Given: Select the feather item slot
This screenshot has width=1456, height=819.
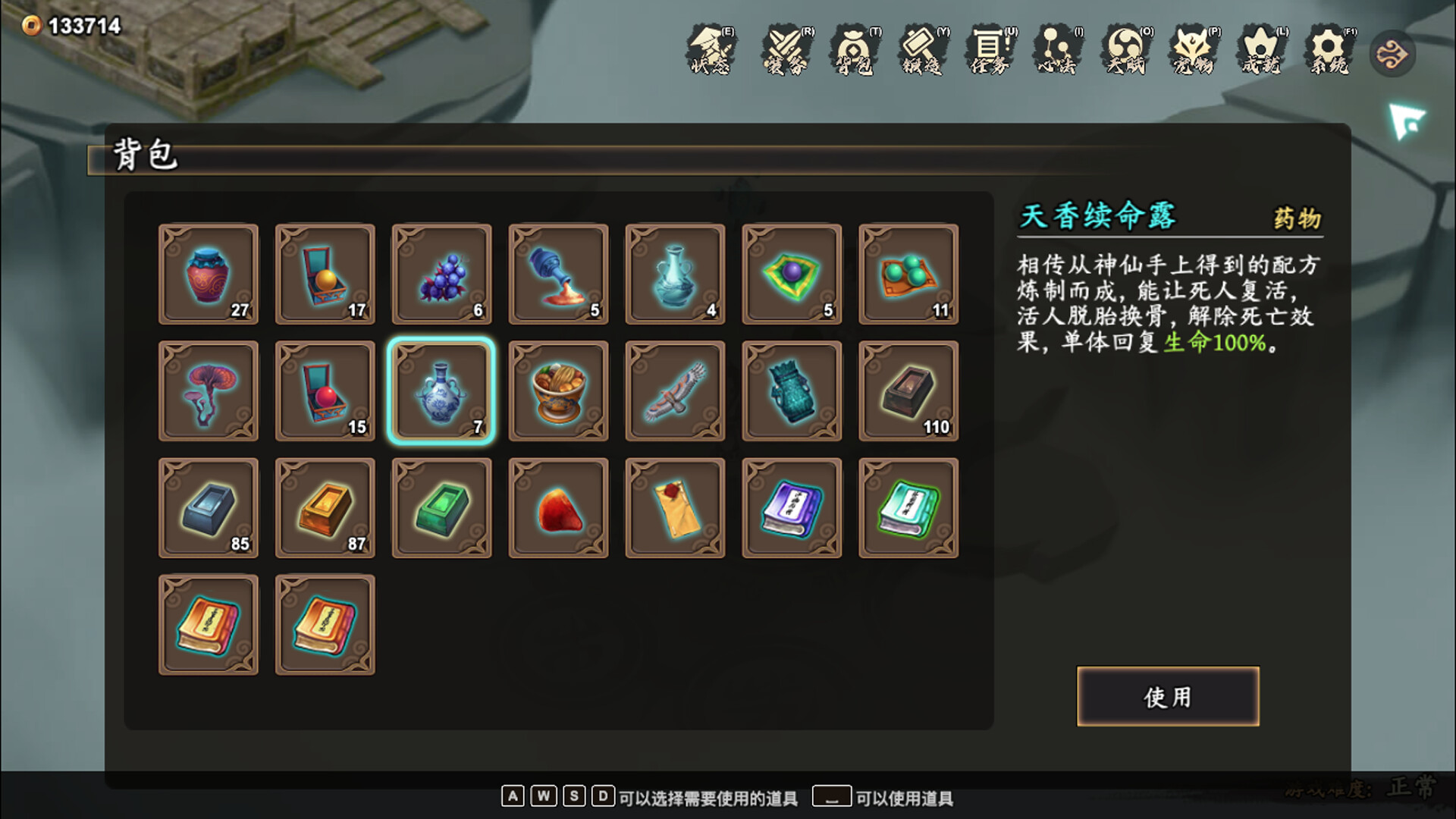Looking at the screenshot, I should [675, 391].
